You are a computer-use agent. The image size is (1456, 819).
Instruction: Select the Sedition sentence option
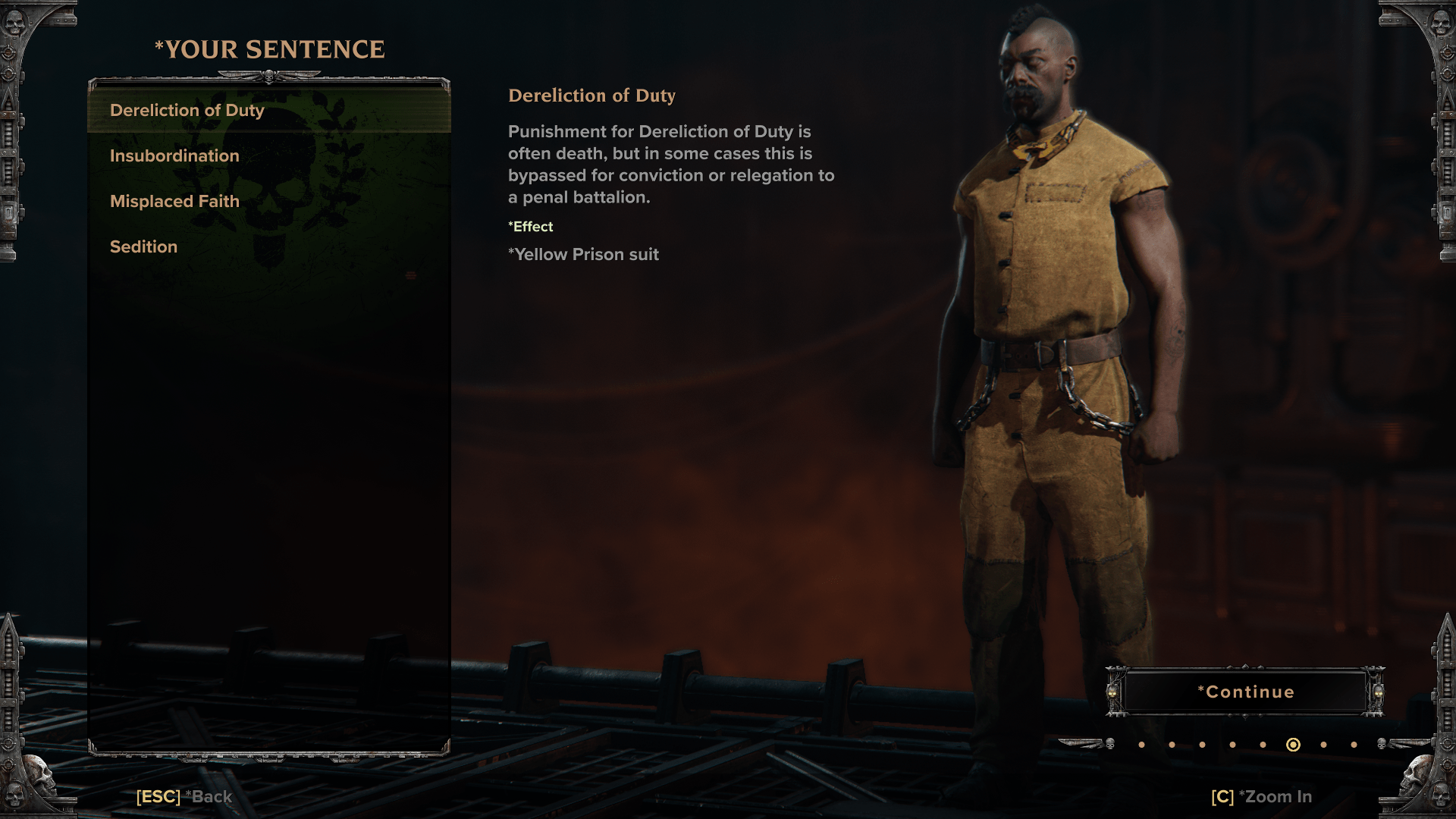[144, 247]
